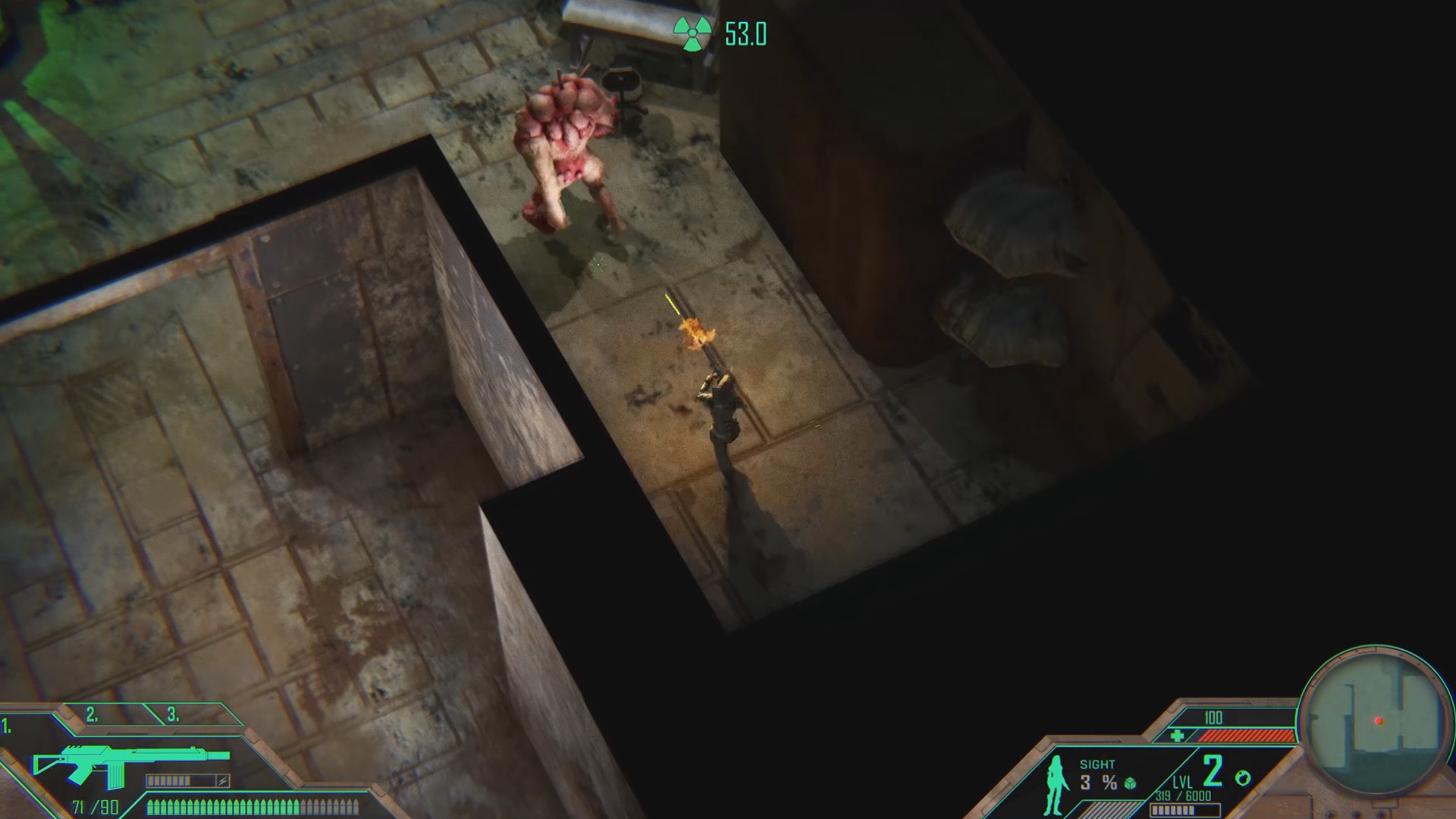Click the 71/90 ammo counter

tap(95, 806)
